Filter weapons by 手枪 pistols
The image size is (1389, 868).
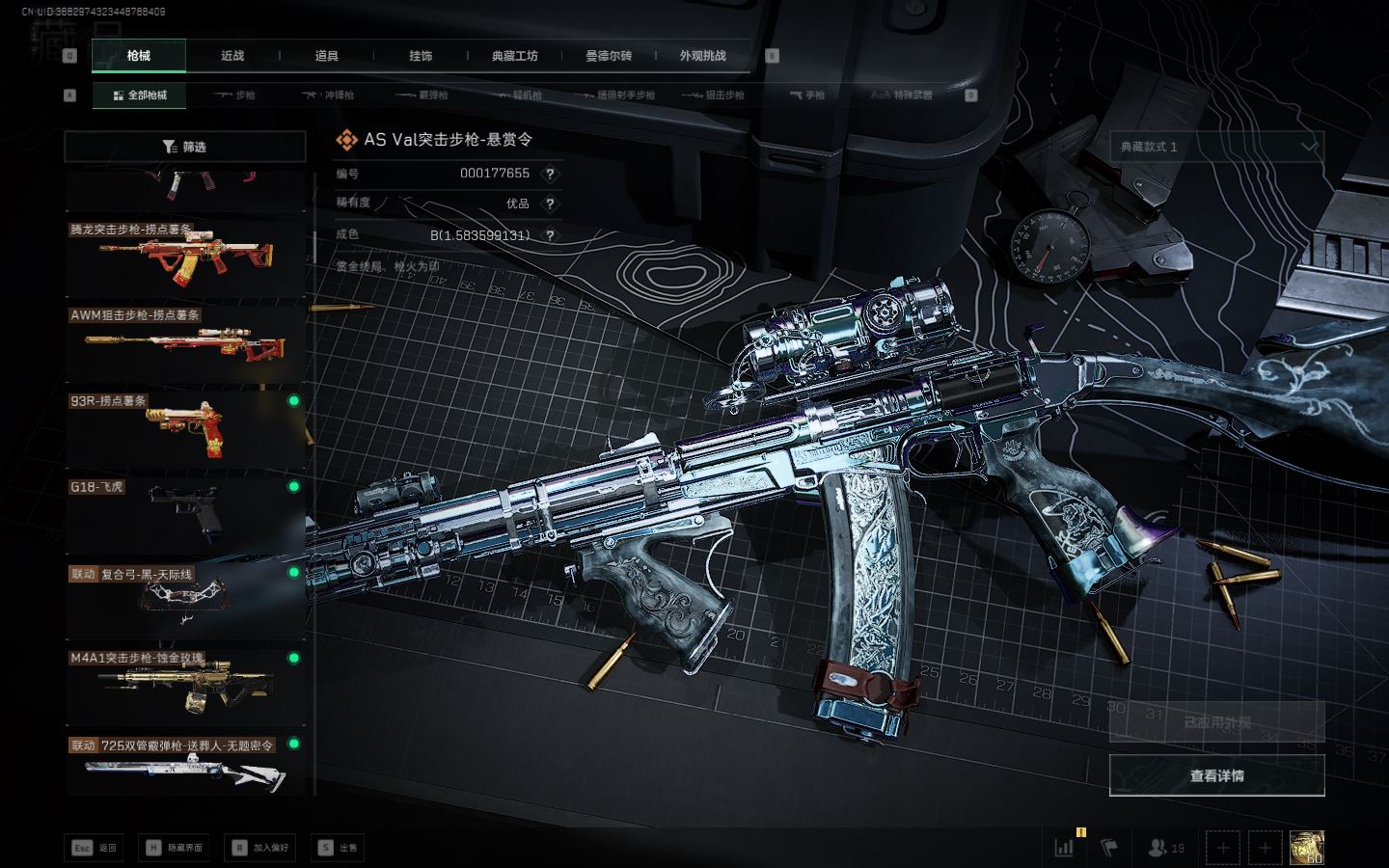tap(807, 95)
